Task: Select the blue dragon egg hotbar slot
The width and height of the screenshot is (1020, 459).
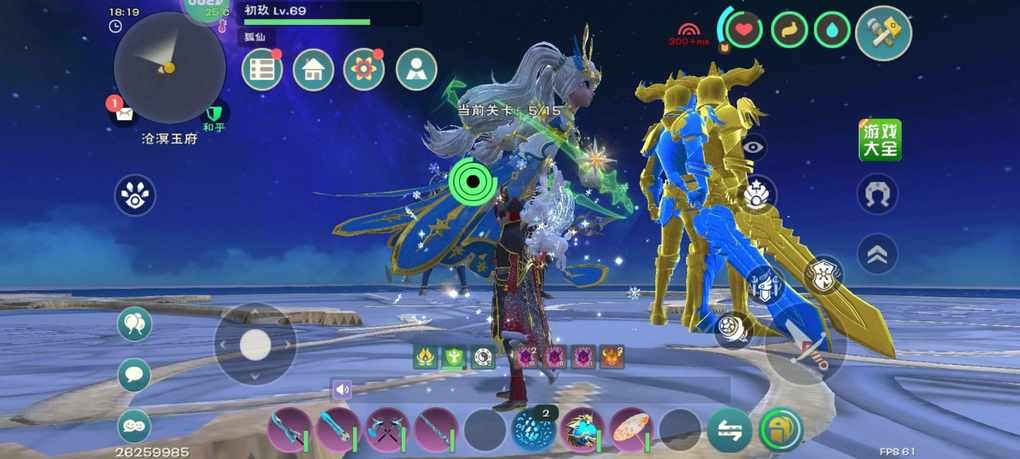Action: click(532, 429)
